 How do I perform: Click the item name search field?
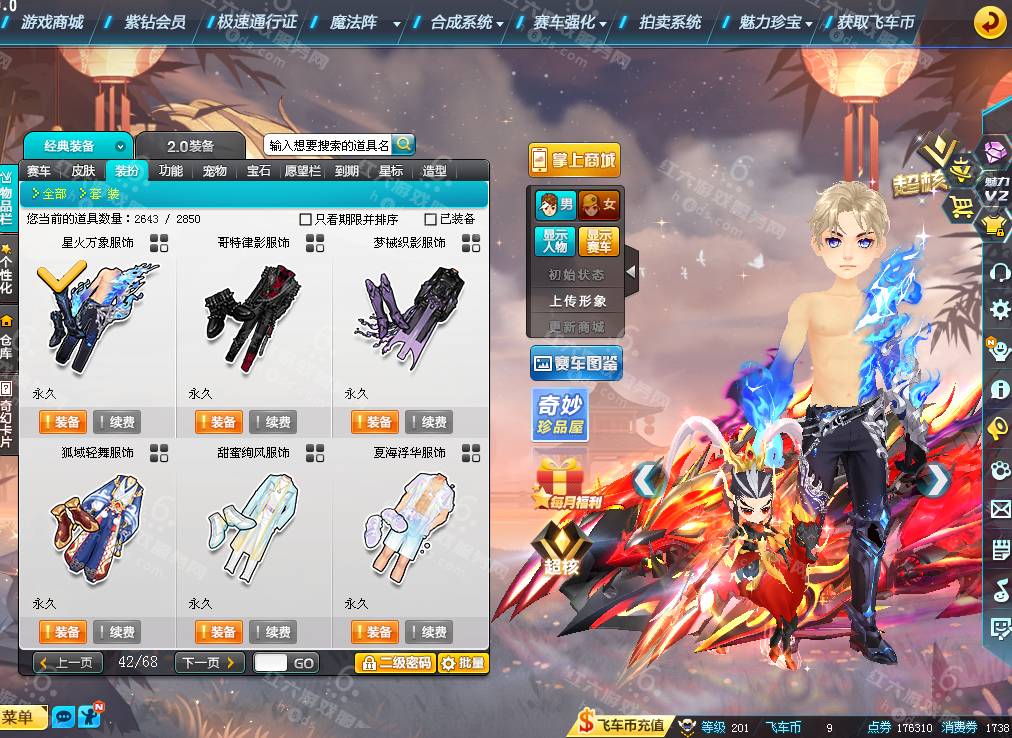(x=328, y=146)
